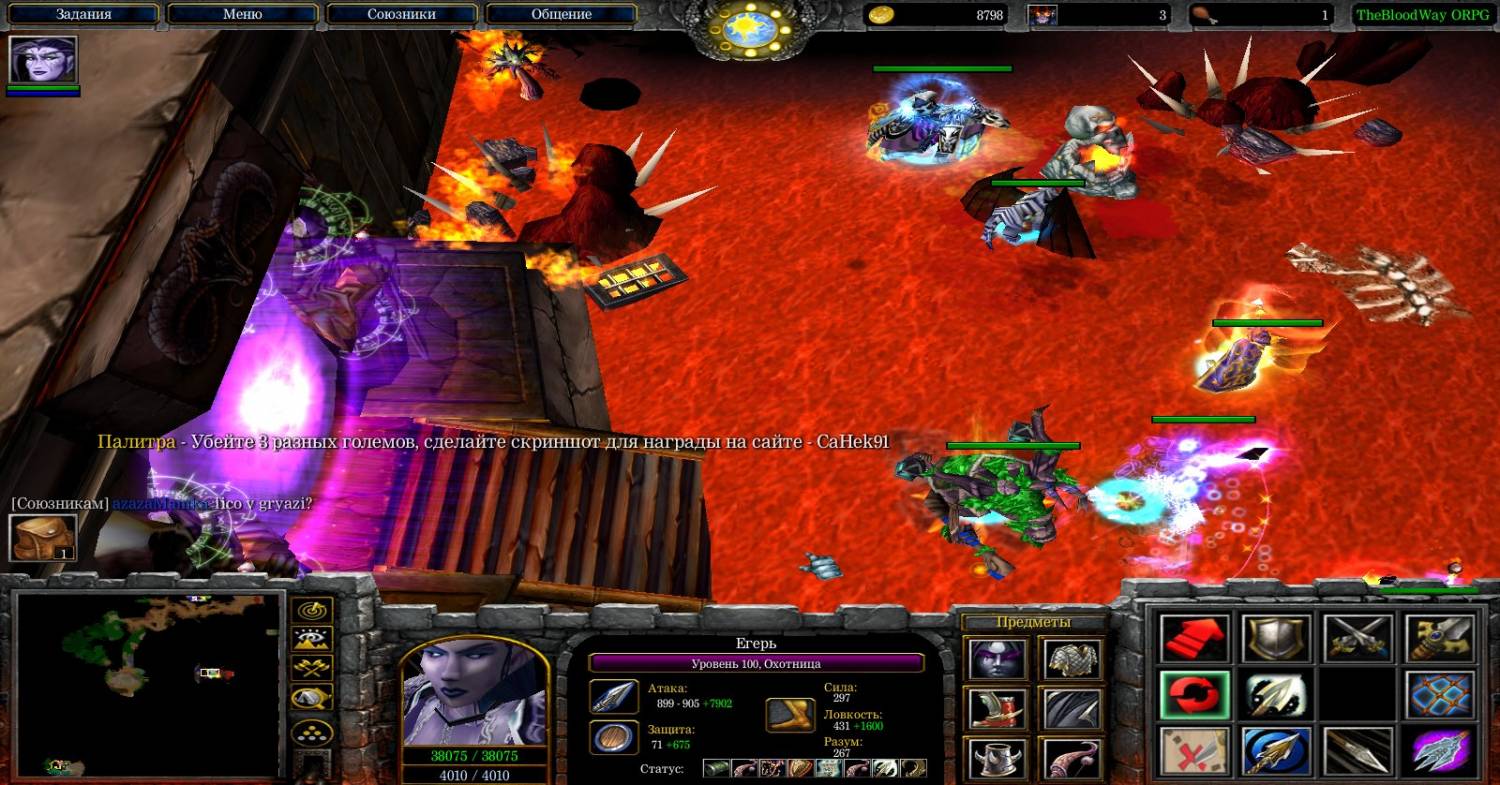The image size is (1500, 785).
Task: Select the purple-masked face item in inventory
Action: [x=997, y=659]
